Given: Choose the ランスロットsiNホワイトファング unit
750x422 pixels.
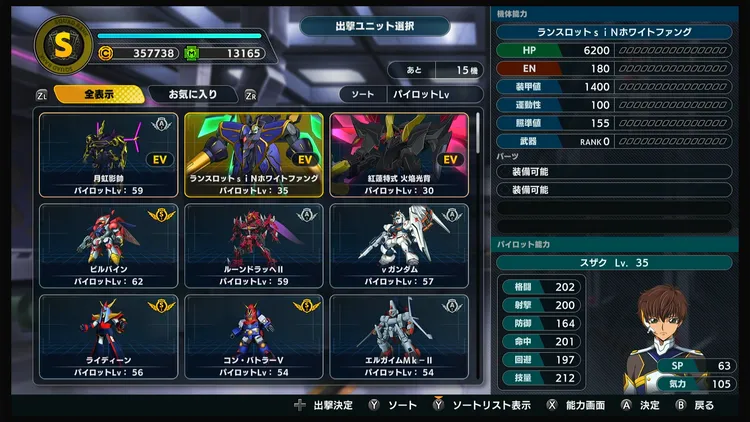Looking at the screenshot, I should (x=254, y=154).
